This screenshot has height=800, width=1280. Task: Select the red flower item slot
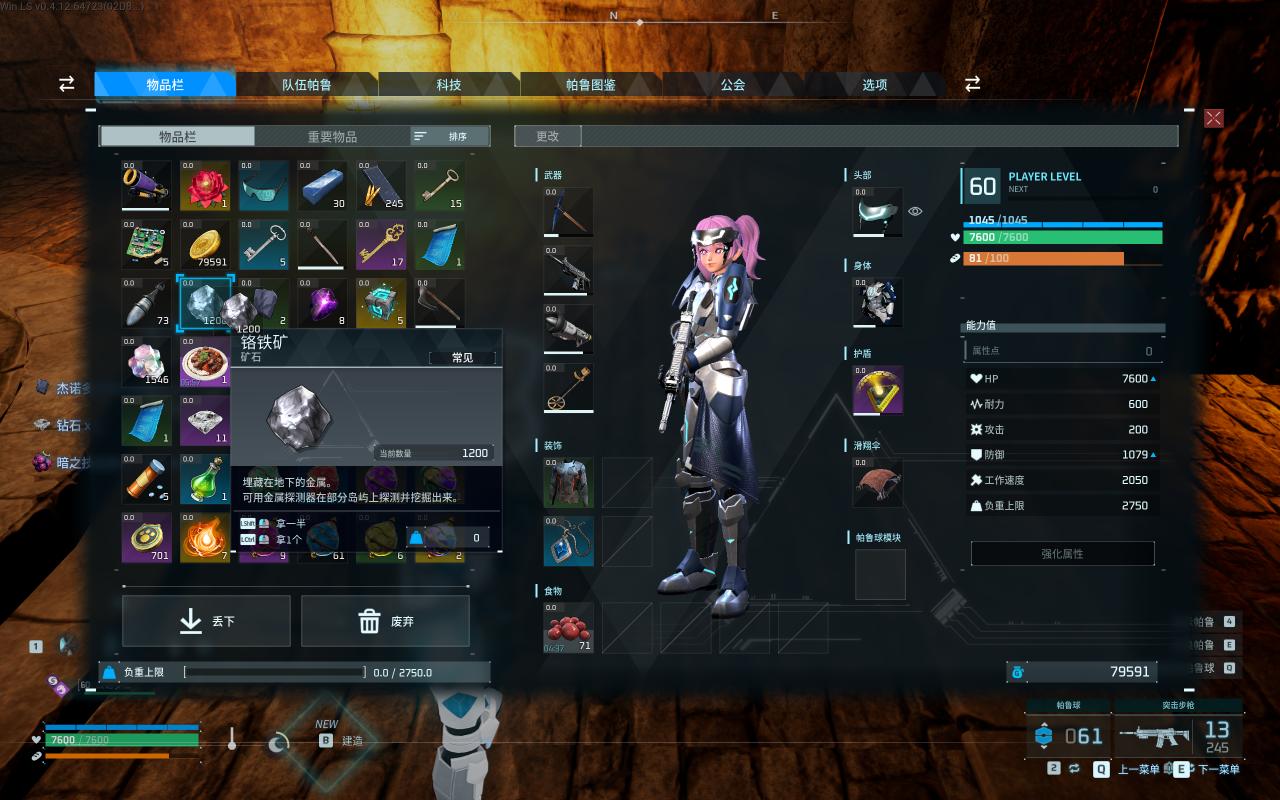point(205,186)
